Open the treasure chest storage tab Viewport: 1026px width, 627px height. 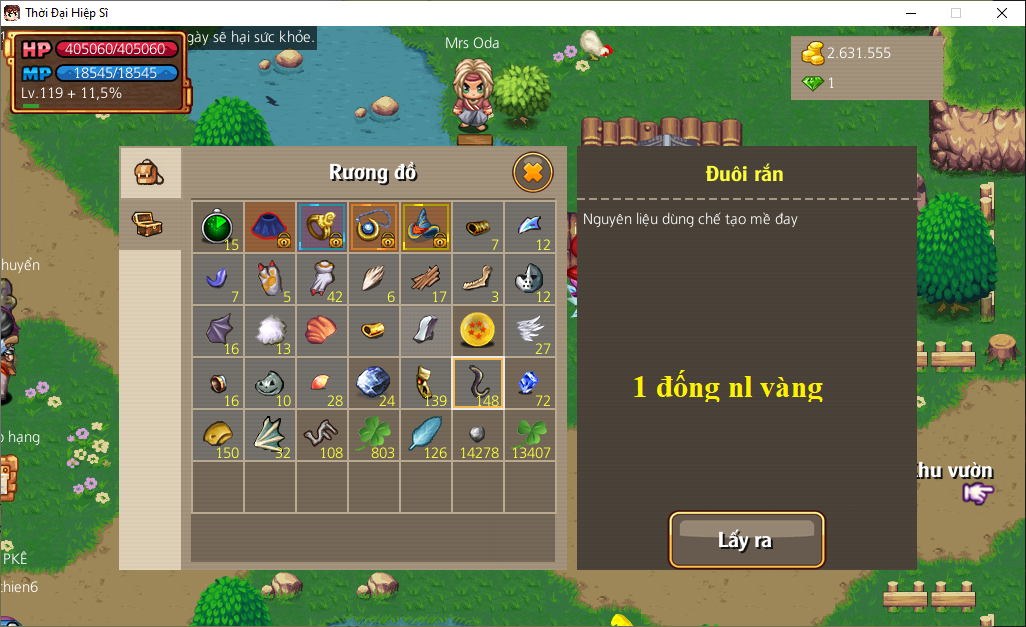[x=149, y=224]
